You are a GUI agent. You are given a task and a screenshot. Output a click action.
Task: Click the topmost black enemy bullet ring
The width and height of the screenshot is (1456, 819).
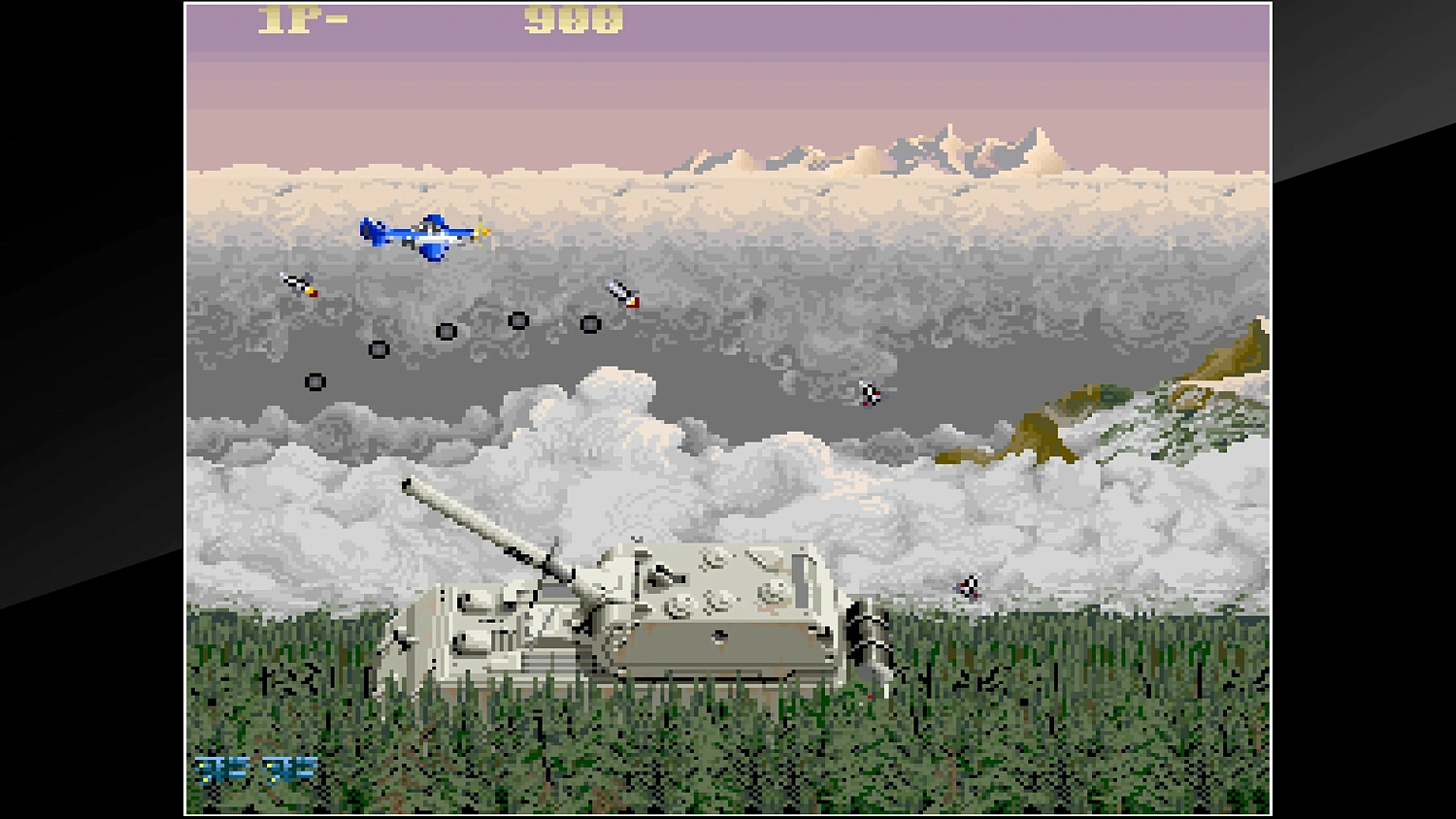517,320
